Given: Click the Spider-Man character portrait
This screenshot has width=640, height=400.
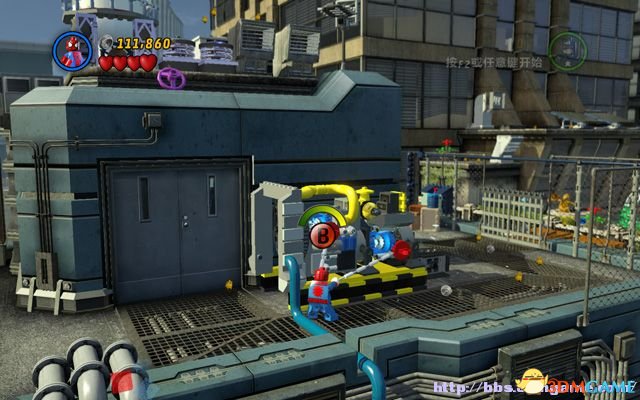Looking at the screenshot, I should pyautogui.click(x=73, y=51).
